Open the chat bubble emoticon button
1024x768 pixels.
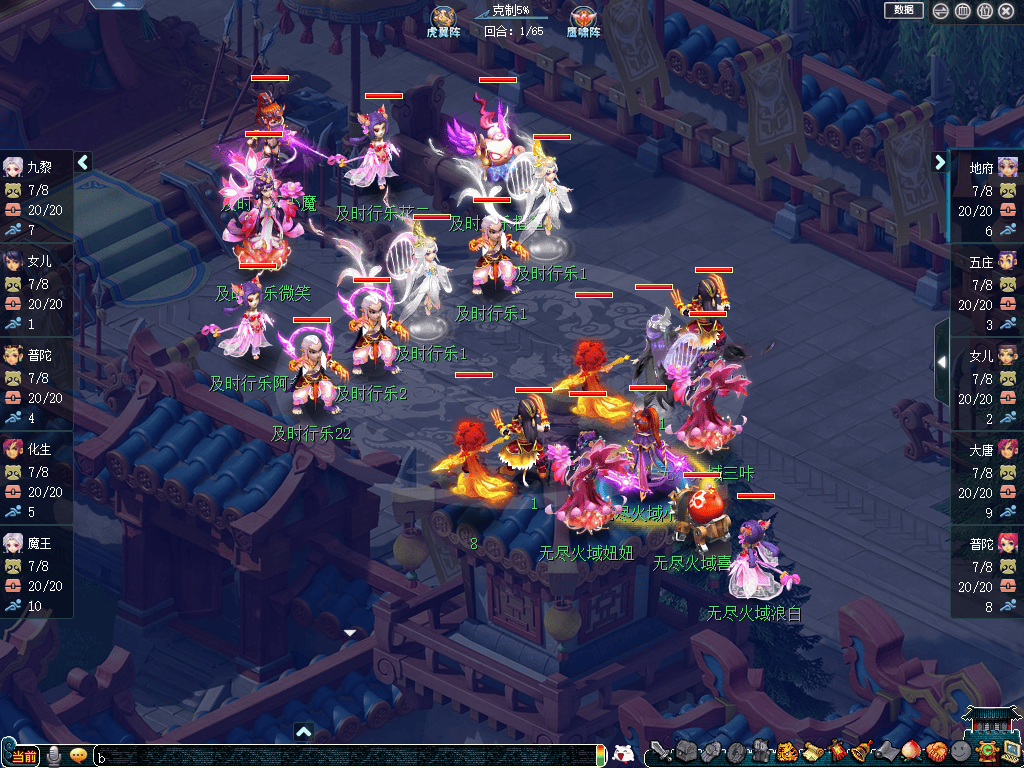78,755
